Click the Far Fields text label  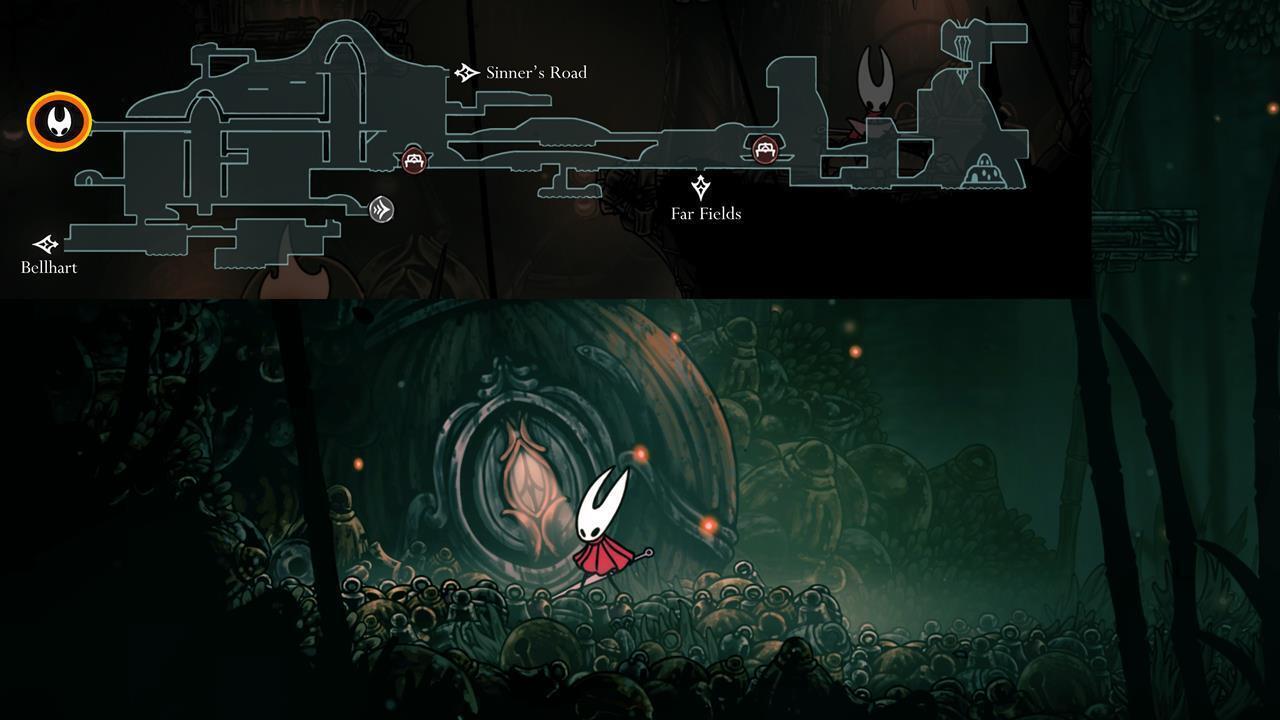click(x=706, y=213)
